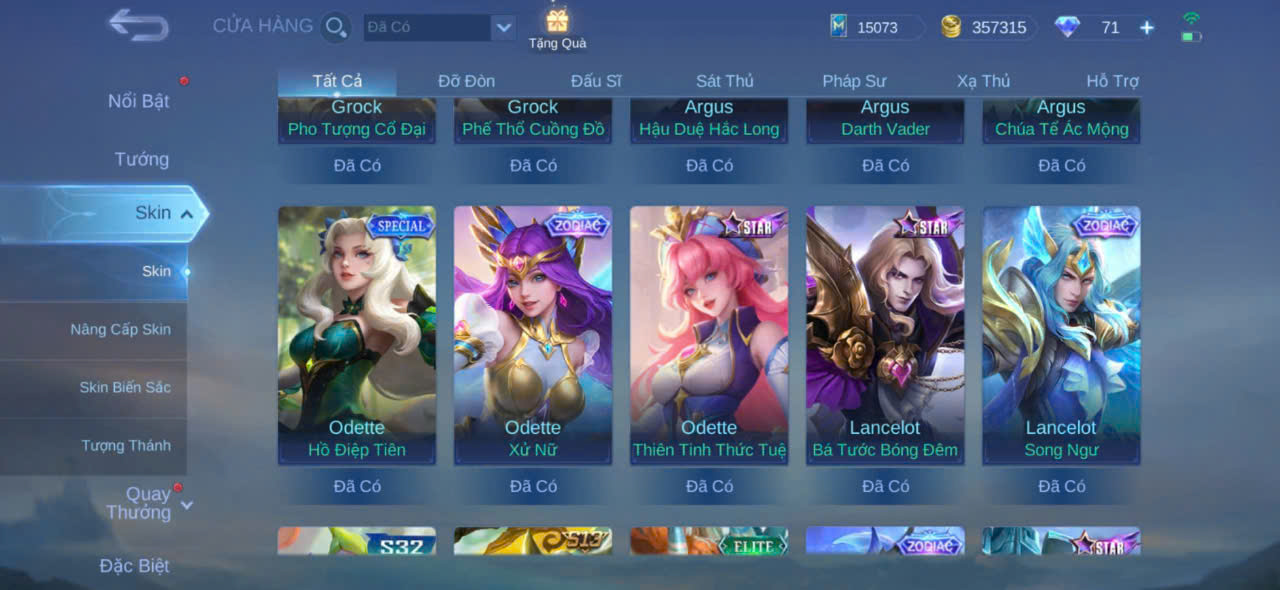The image size is (1280, 590).
Task: Switch to the Đỡ Đòn tab
Action: tap(466, 81)
